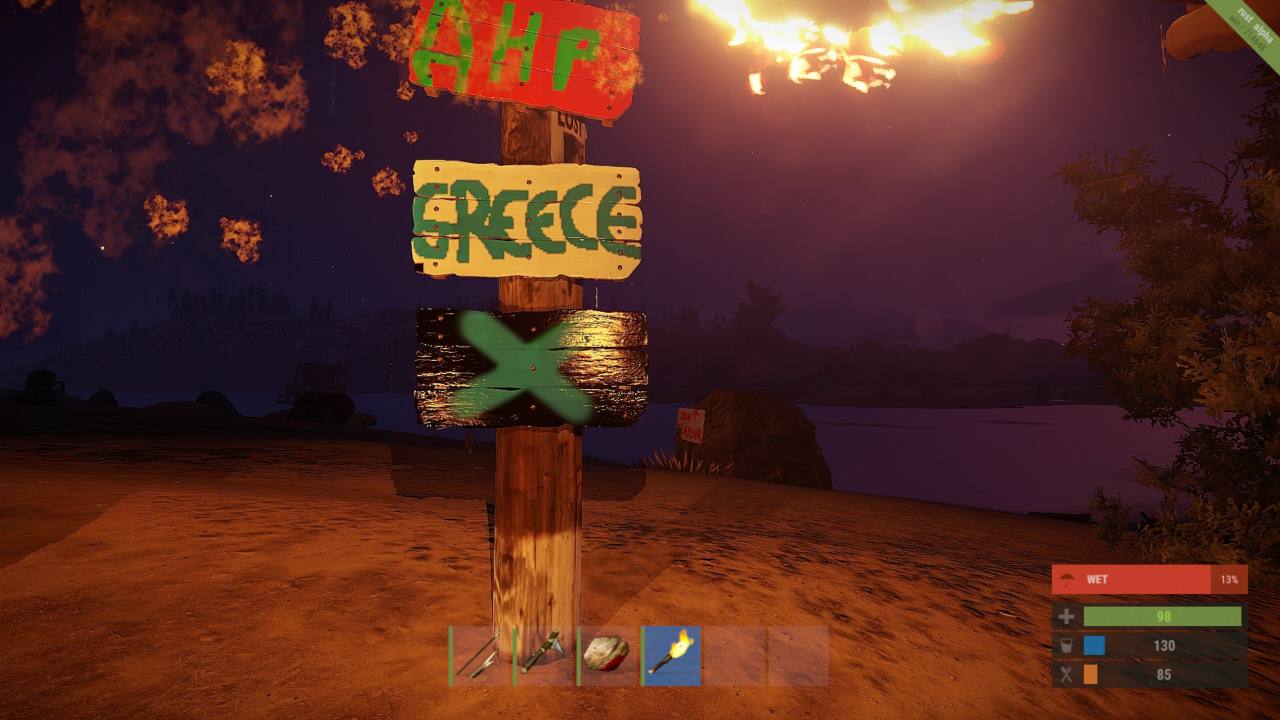Select the rock in the hotbar

coord(606,655)
